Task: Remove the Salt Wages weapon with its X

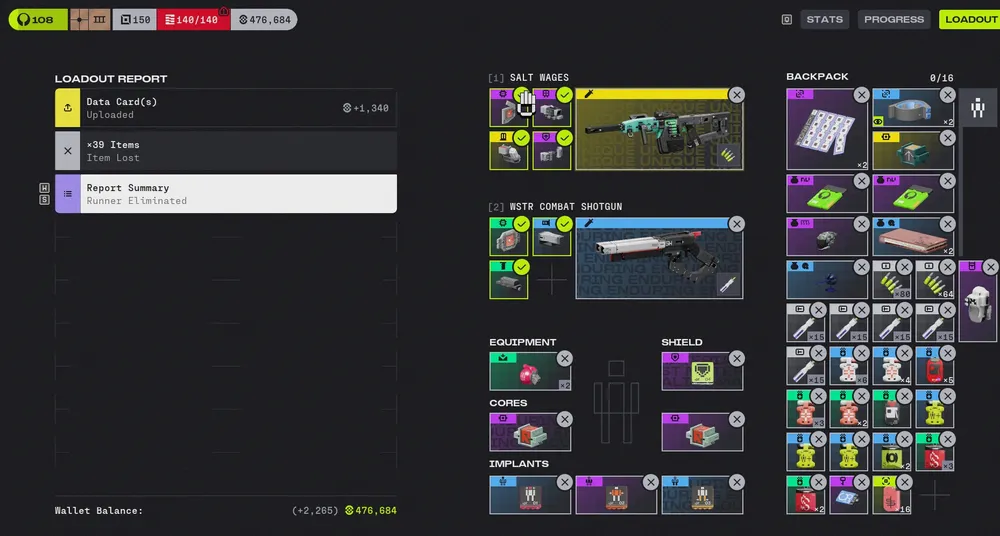Action: (x=737, y=95)
